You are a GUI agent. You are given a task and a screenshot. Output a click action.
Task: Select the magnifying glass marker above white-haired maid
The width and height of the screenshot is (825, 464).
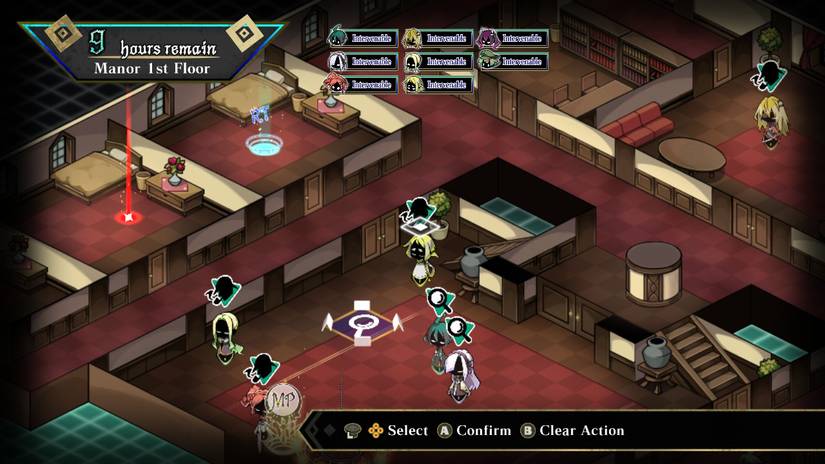(x=458, y=327)
